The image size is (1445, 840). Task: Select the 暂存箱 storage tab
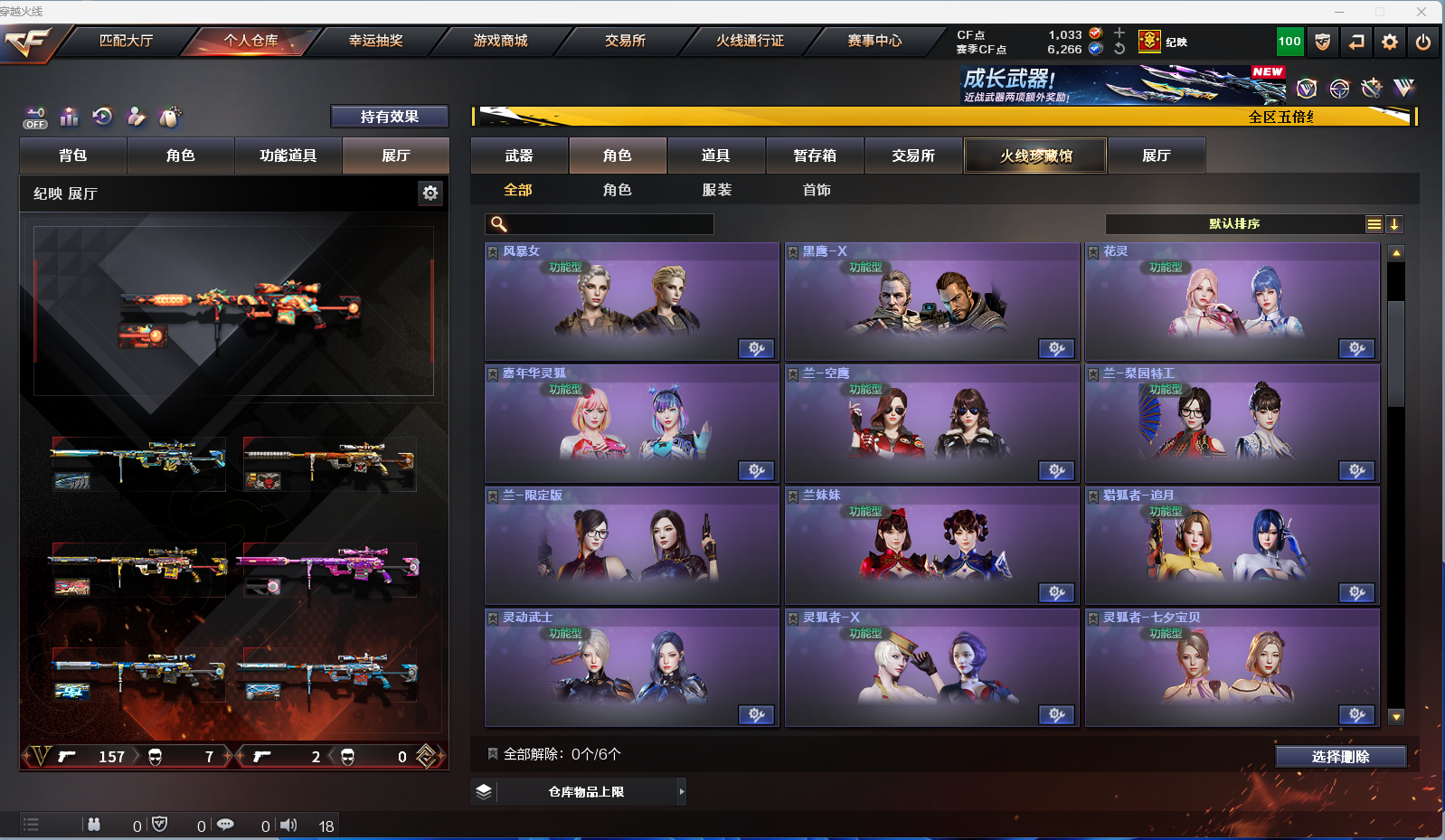[815, 156]
